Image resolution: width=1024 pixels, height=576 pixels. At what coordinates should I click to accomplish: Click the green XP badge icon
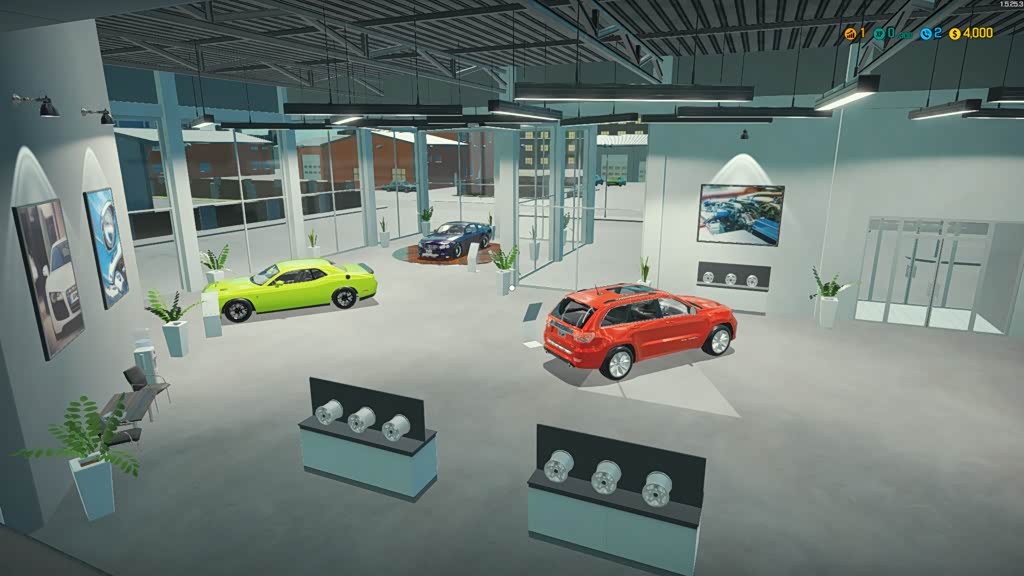(879, 33)
